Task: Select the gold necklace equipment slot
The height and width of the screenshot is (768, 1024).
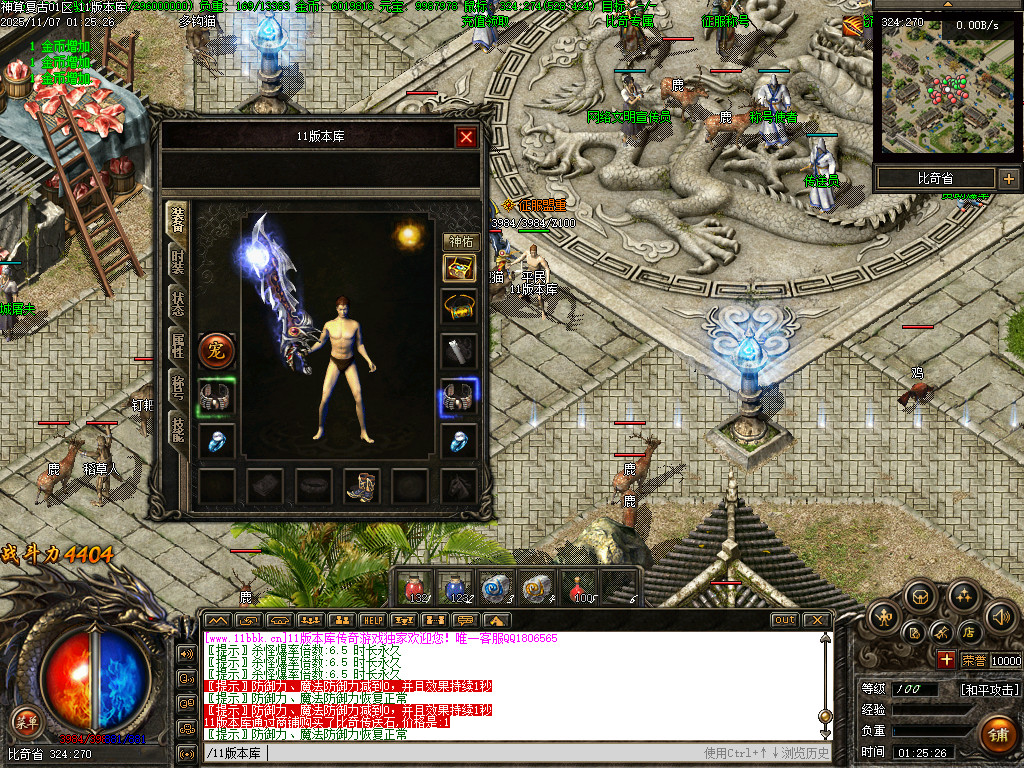Action: (459, 306)
